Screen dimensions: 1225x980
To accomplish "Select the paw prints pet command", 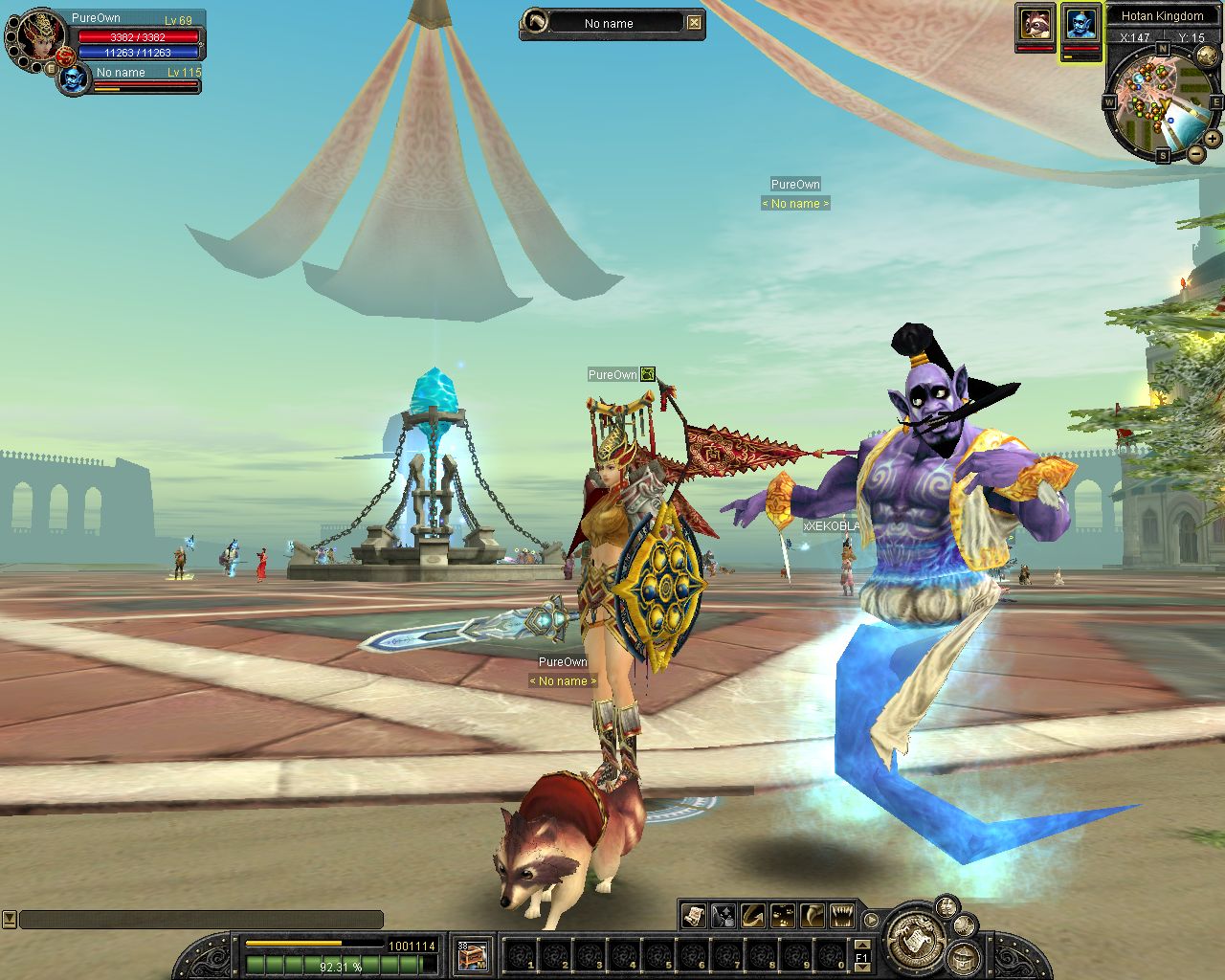I will [783, 916].
